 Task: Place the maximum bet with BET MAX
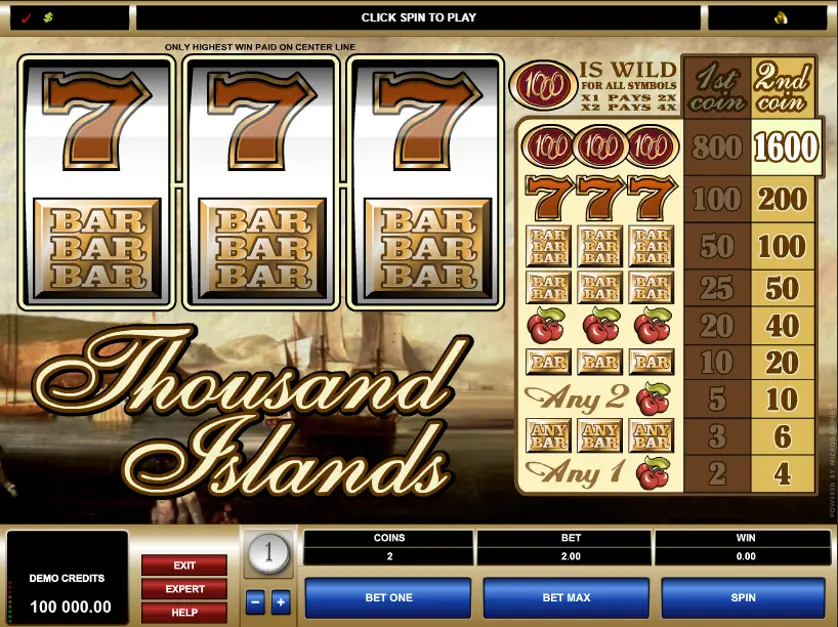tap(566, 598)
